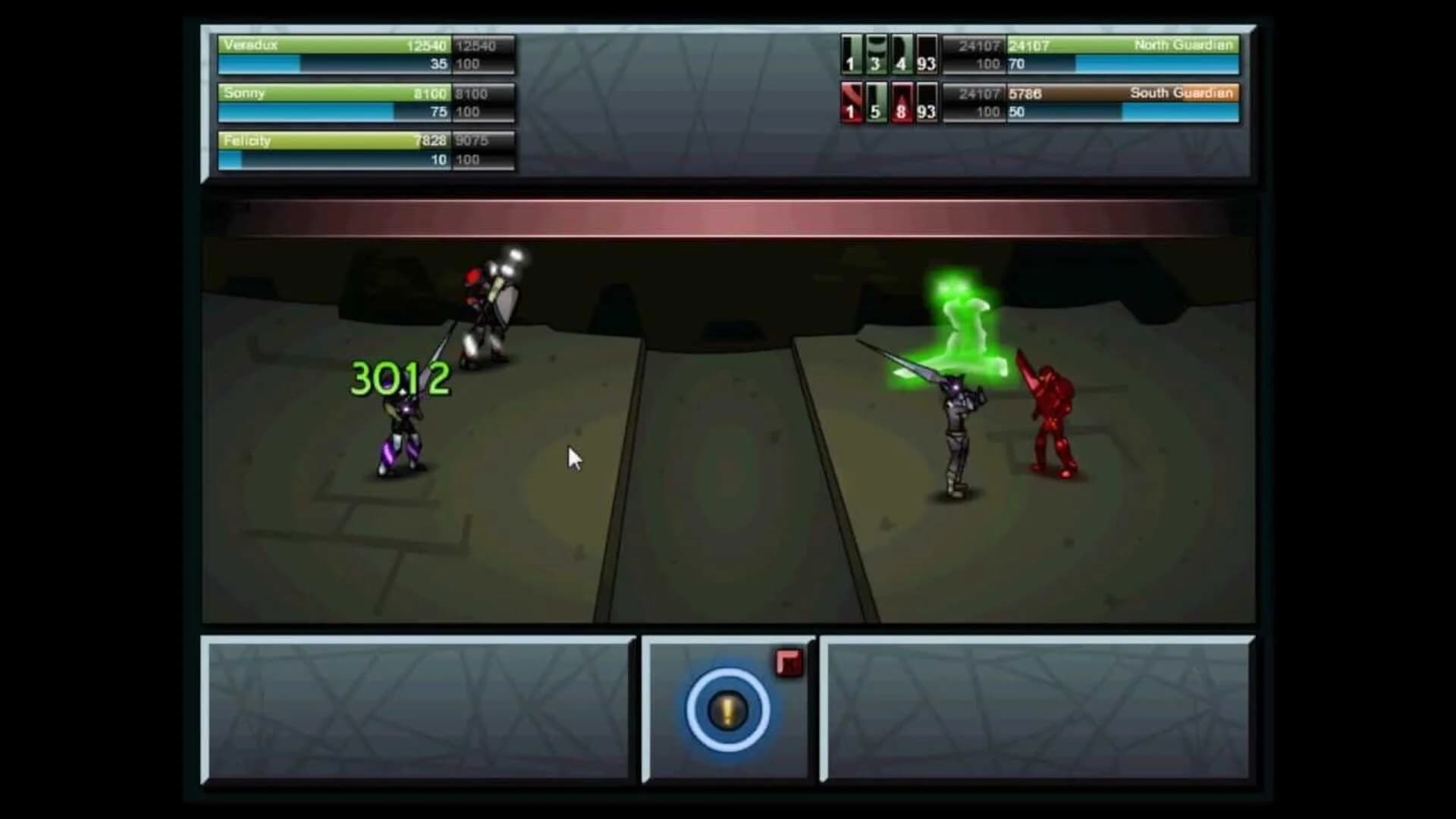The image size is (1456, 819).
Task: Click the 93-stack buff icon on North Guardian
Action: (927, 54)
